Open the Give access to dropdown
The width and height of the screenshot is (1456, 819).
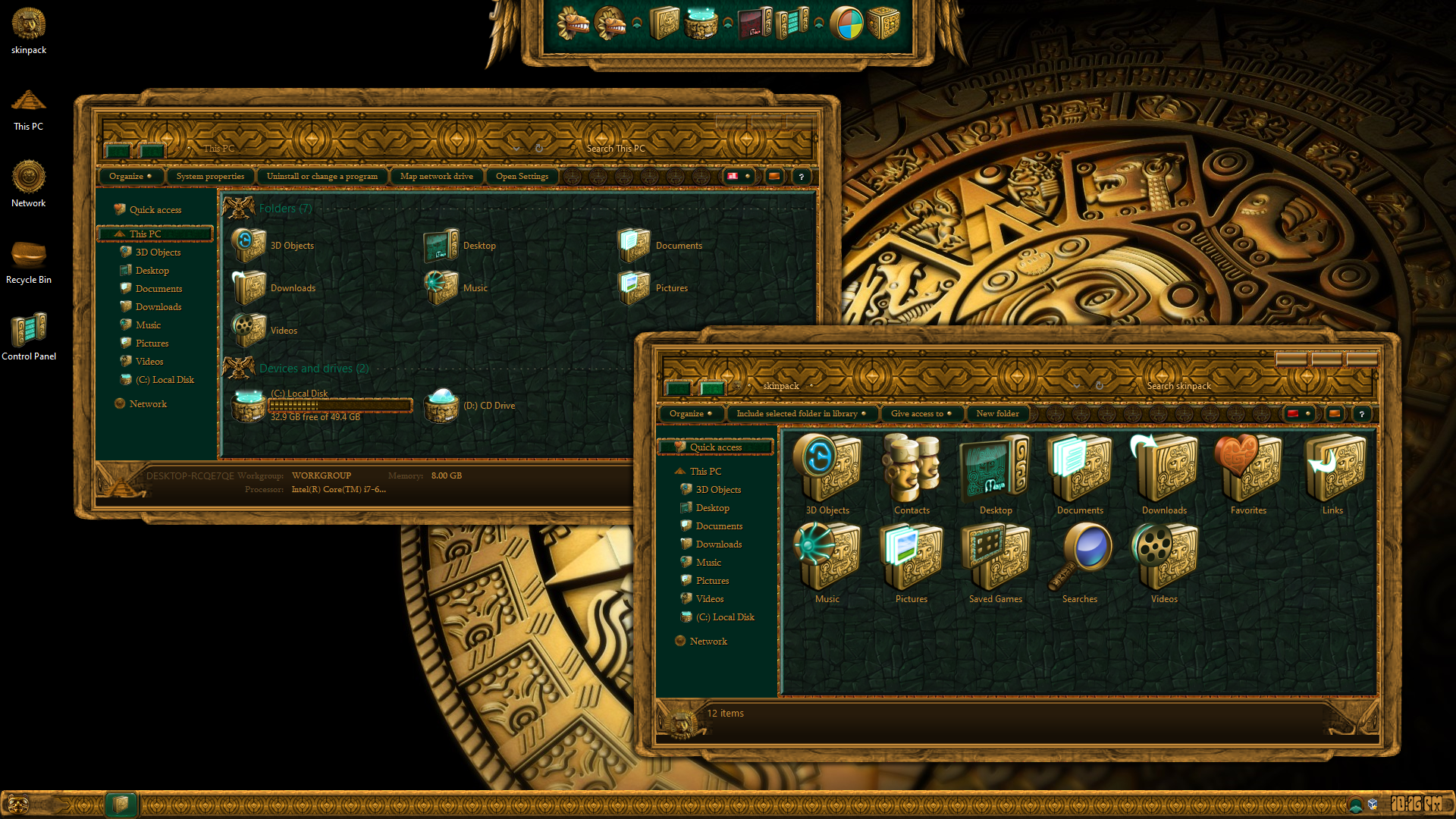click(921, 414)
